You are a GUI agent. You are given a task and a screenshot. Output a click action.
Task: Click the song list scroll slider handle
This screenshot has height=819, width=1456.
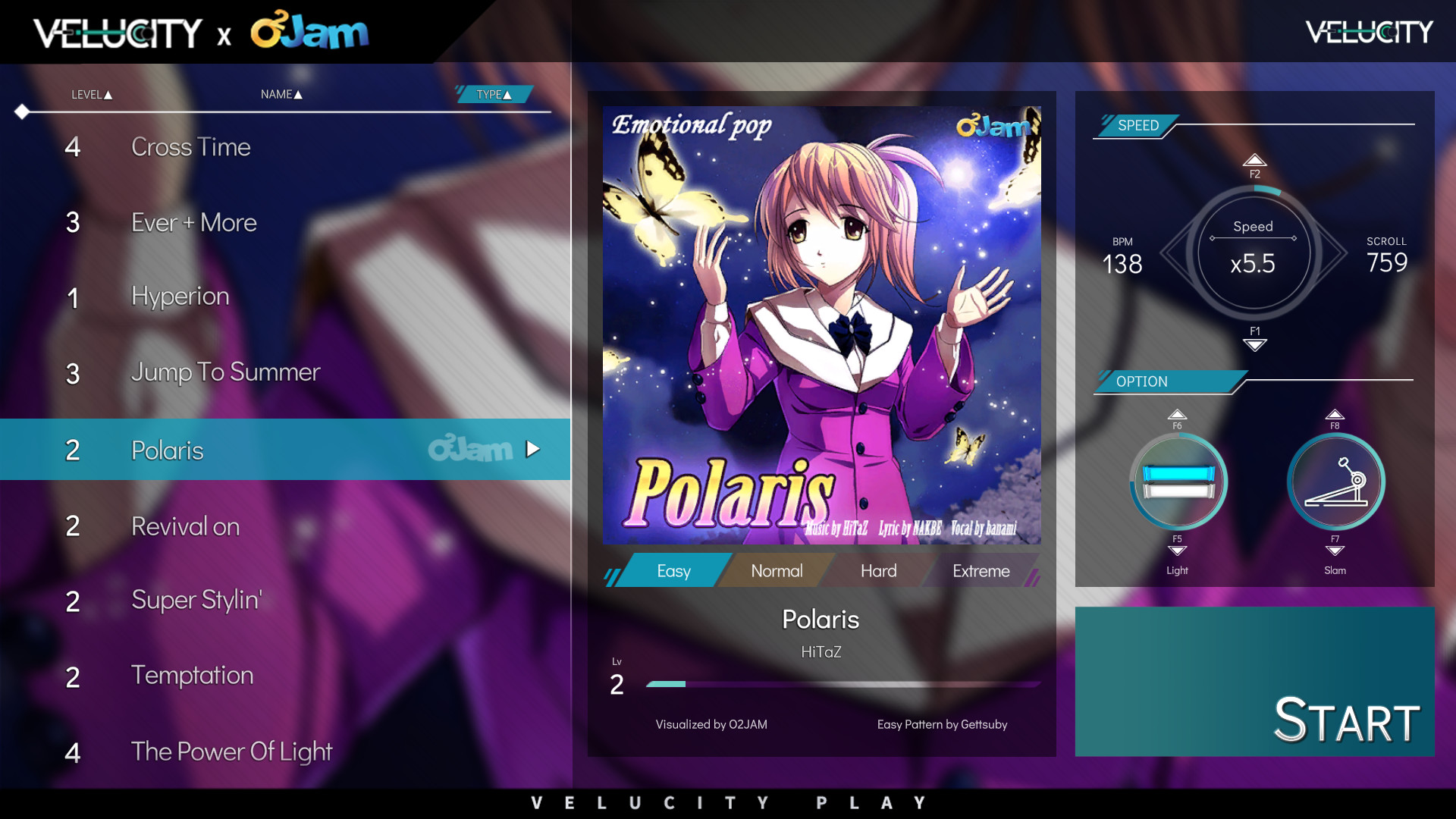[x=22, y=112]
